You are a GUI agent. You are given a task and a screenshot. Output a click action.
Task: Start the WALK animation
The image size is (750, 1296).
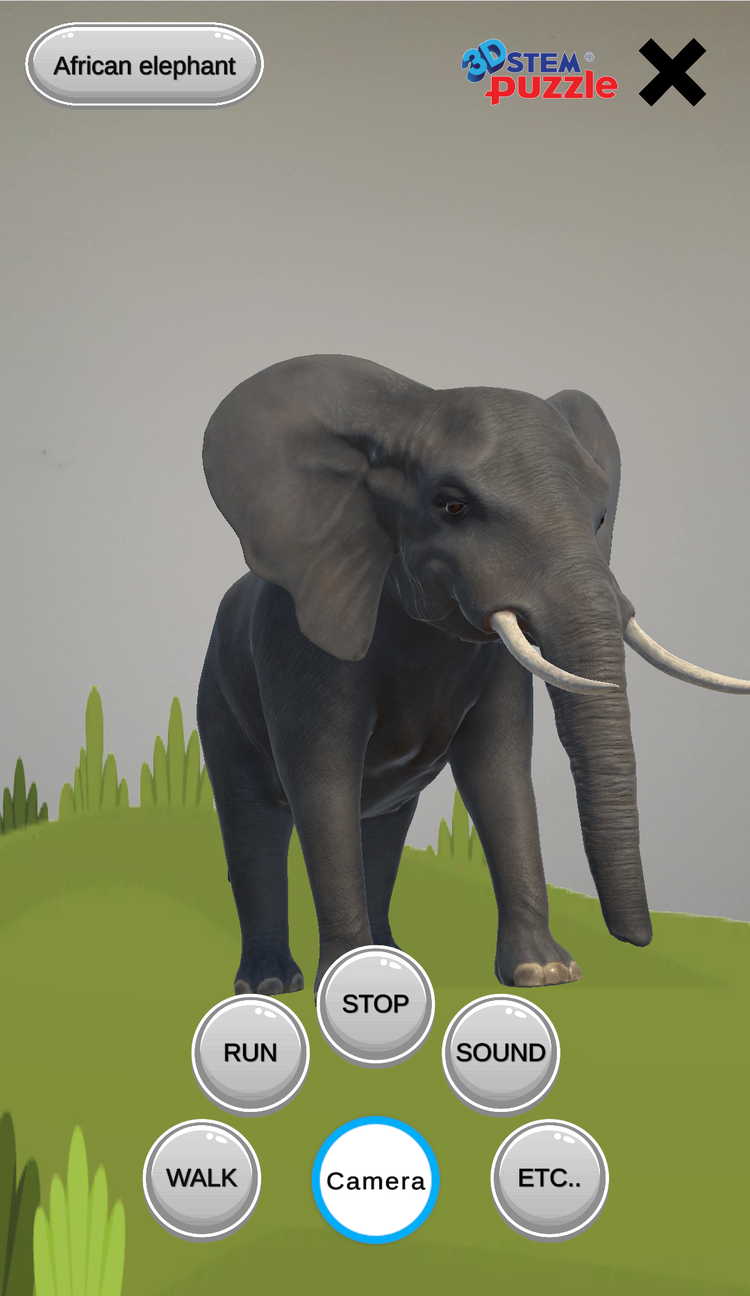coord(202,1178)
